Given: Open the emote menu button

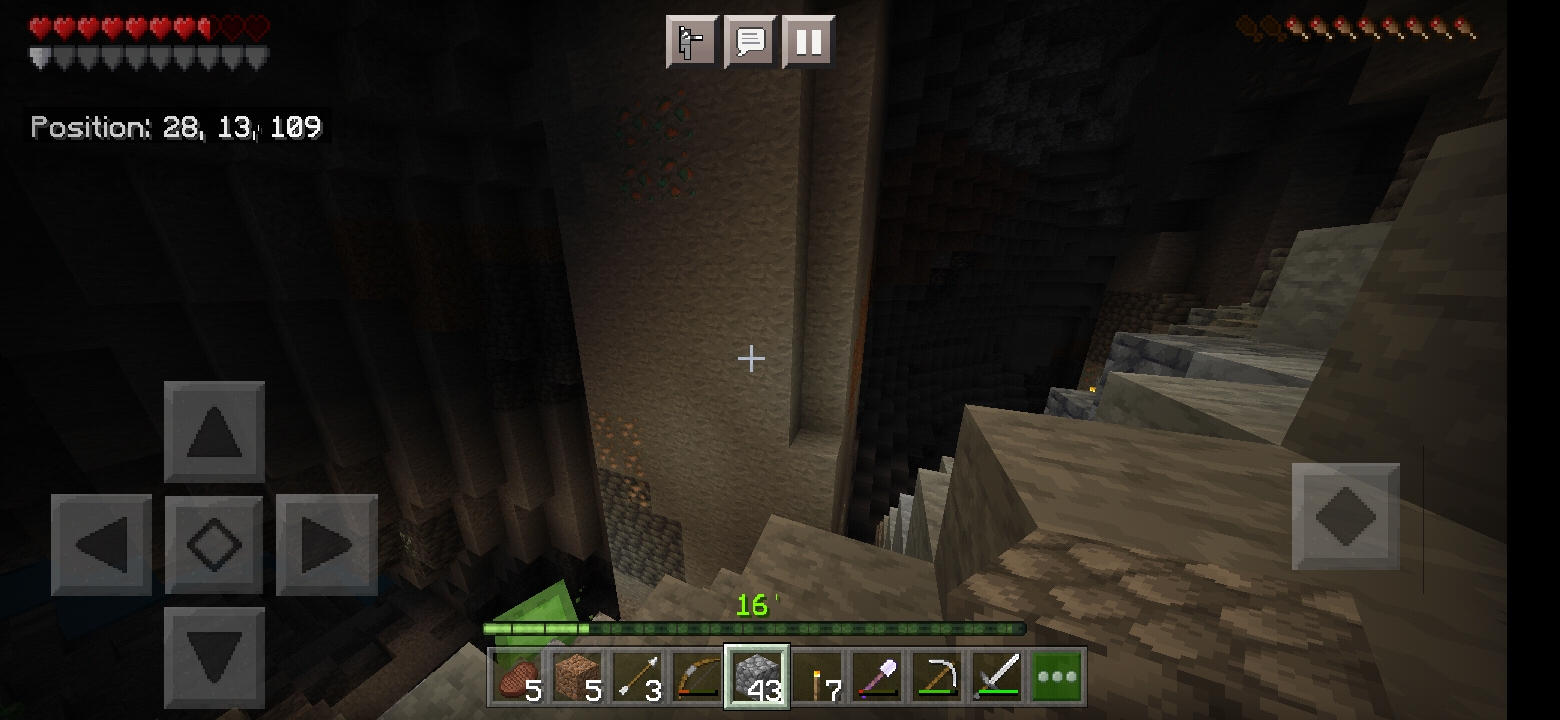Looking at the screenshot, I should click(x=692, y=42).
